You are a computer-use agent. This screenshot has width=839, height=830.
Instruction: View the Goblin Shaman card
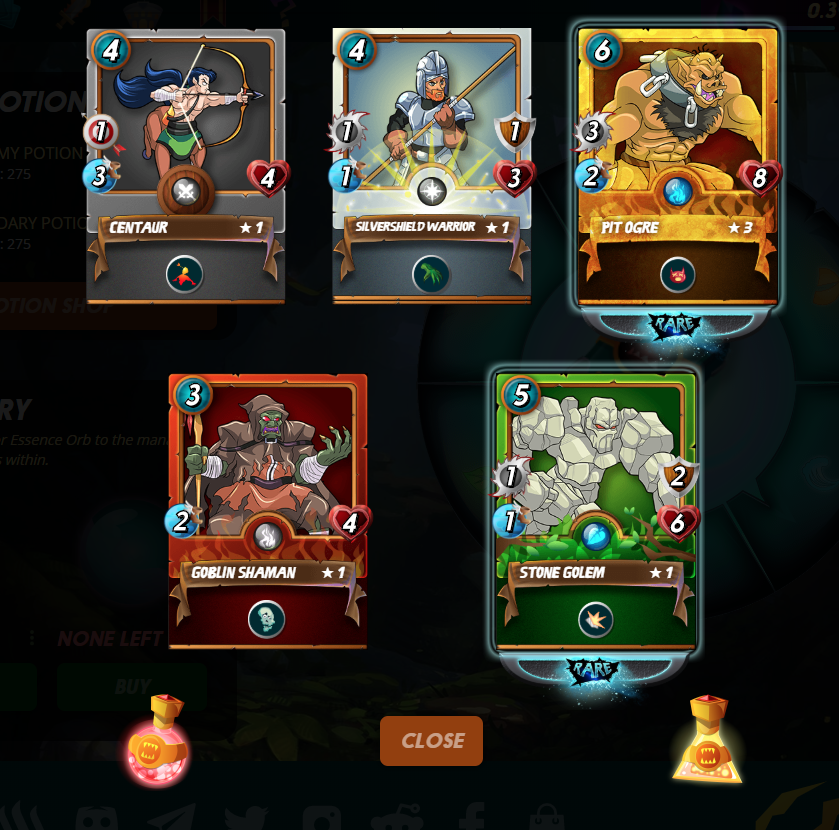tap(267, 510)
